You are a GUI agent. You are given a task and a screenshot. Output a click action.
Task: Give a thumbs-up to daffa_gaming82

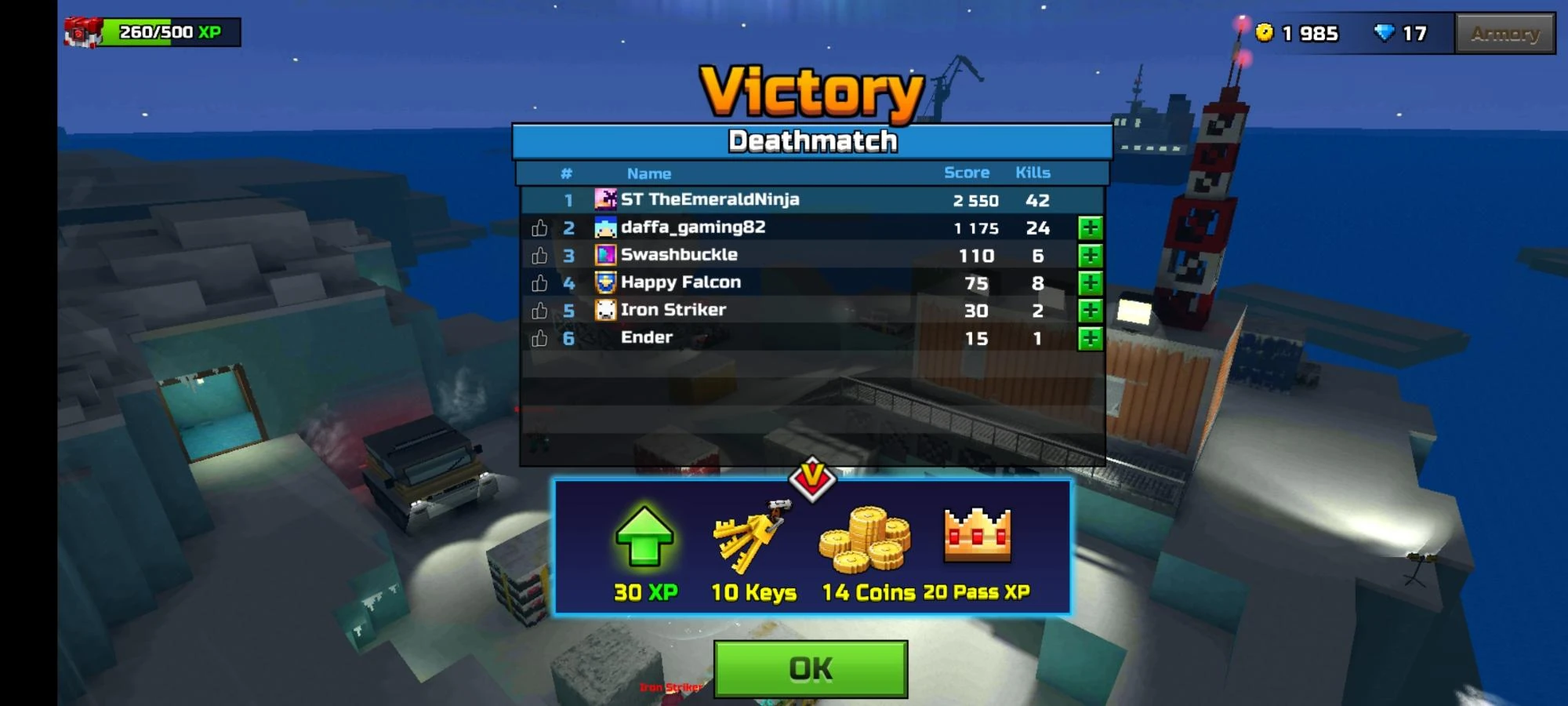click(539, 227)
